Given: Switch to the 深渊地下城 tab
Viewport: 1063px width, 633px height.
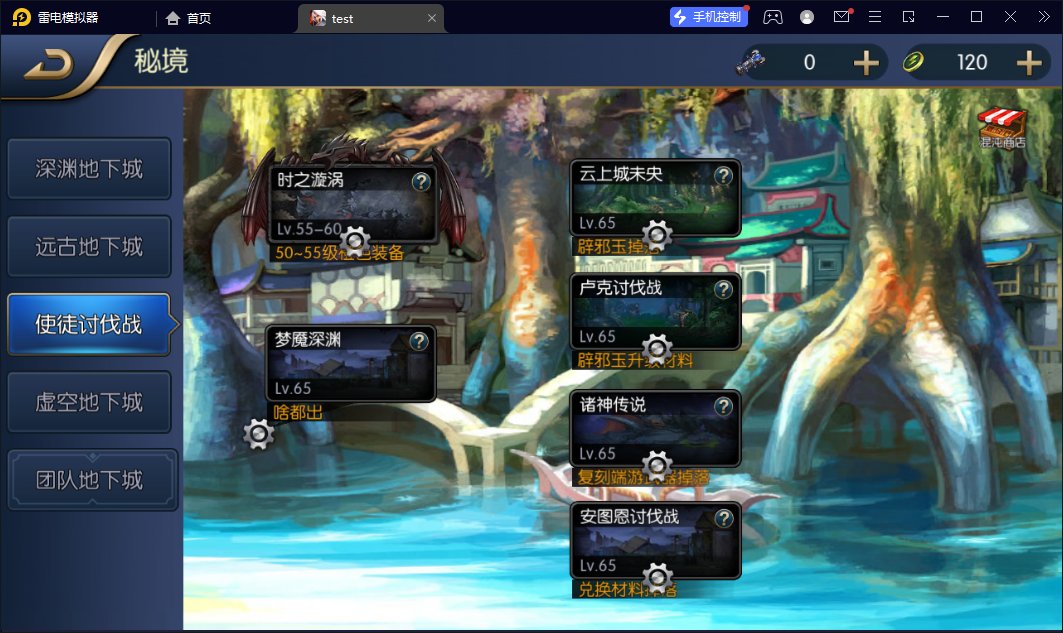Looking at the screenshot, I should [x=89, y=169].
